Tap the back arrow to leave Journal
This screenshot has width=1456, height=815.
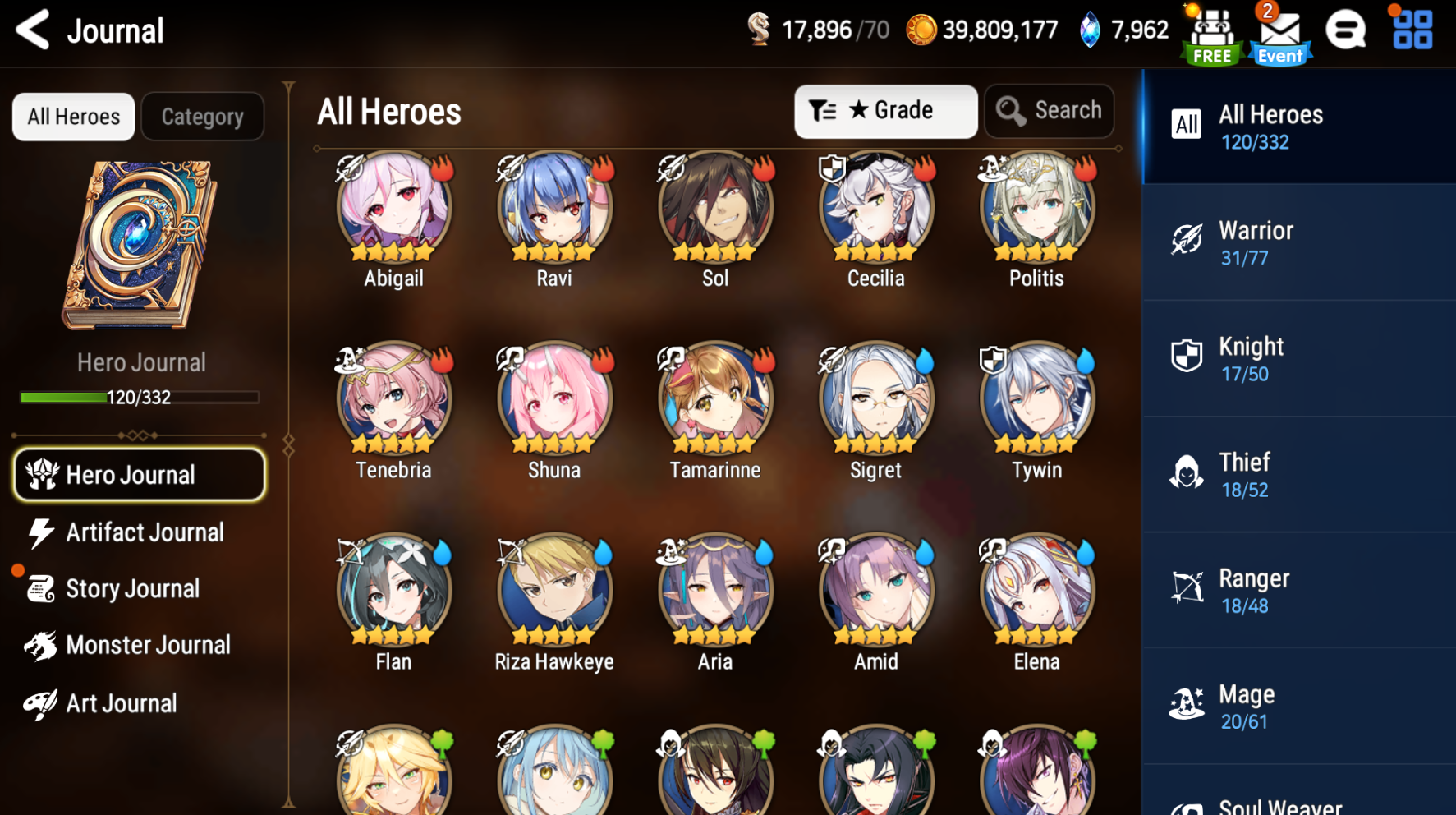tap(30, 30)
